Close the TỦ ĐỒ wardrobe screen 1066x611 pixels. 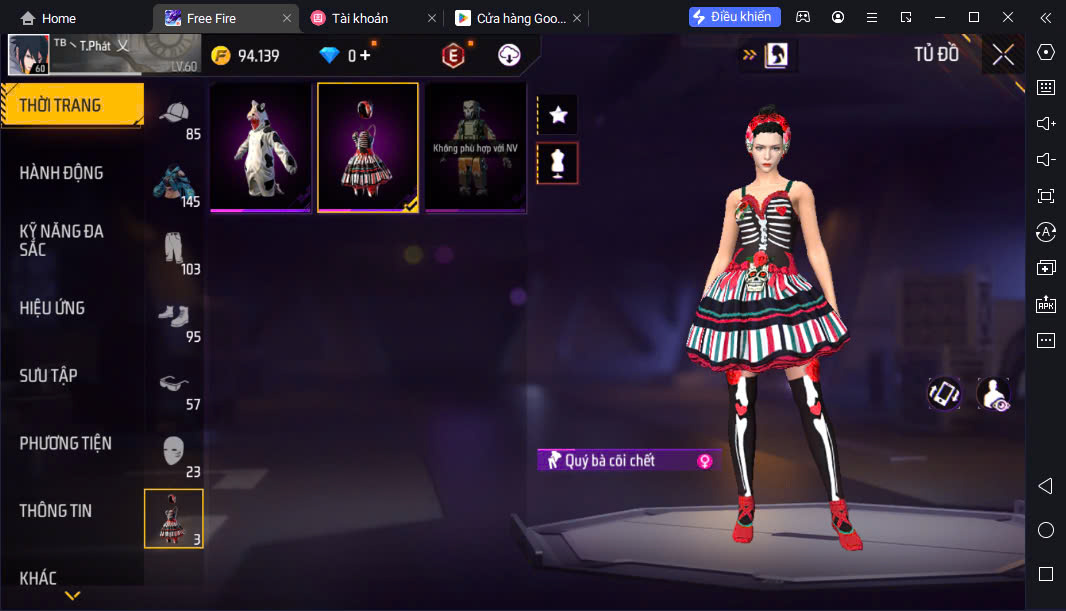coord(1002,55)
